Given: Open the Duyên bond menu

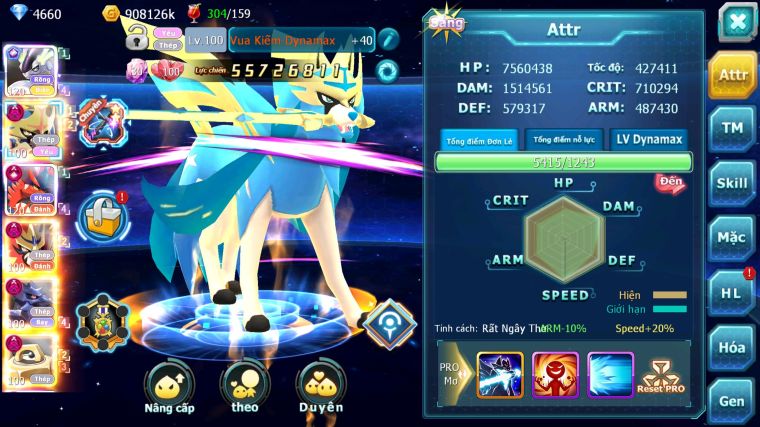Looking at the screenshot, I should [x=321, y=387].
